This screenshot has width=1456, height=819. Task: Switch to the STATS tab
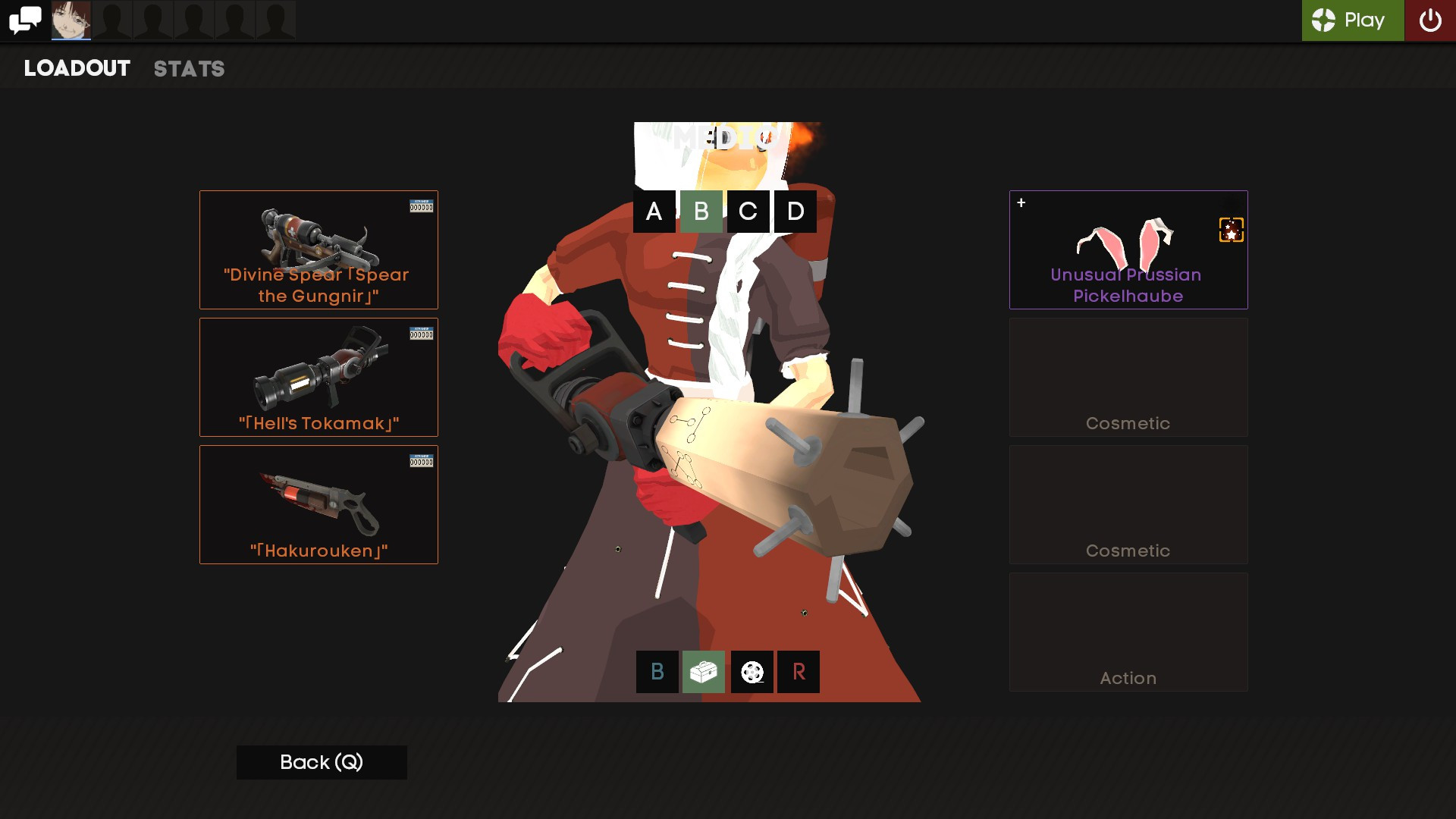point(189,69)
